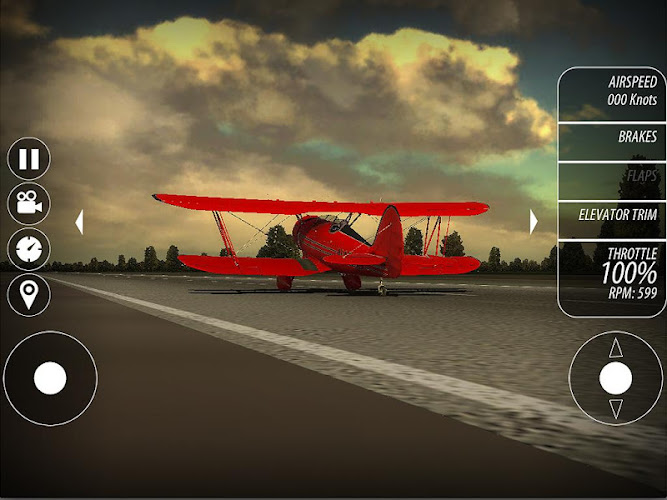
Task: Tap the left virtual joystick knob
Action: point(50,379)
